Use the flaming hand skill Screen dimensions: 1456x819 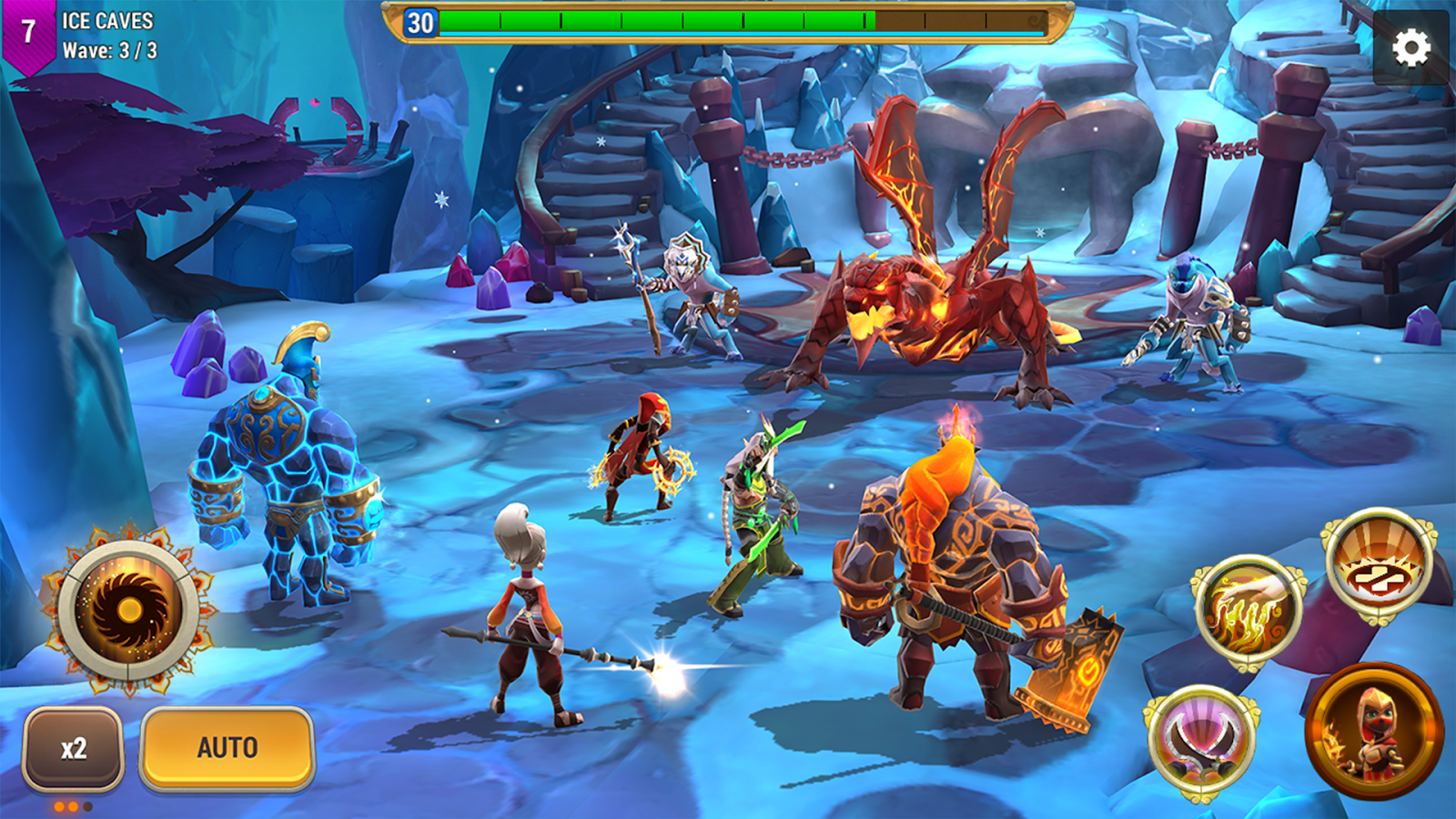point(1249,613)
